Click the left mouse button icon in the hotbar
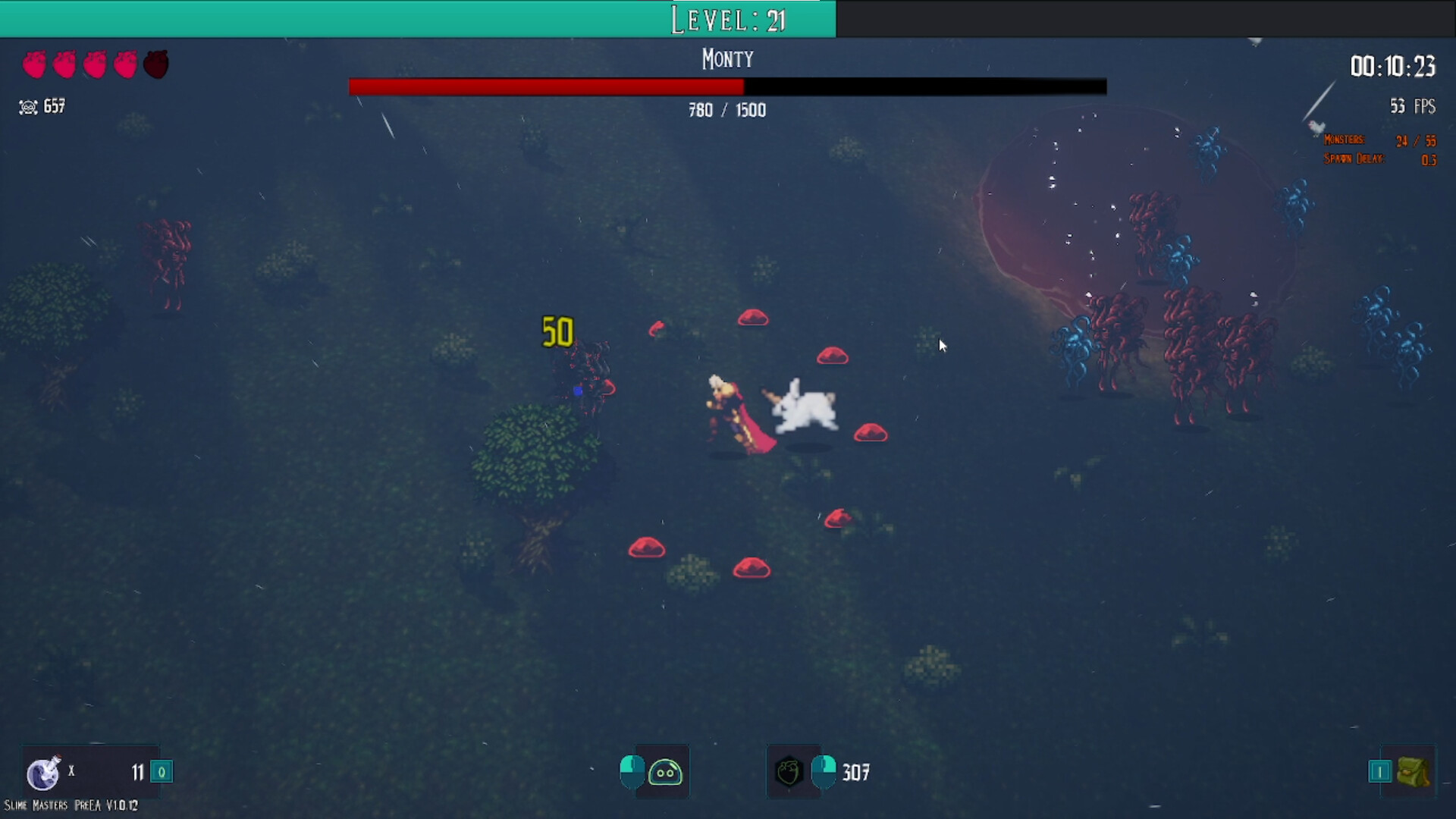 [631, 772]
